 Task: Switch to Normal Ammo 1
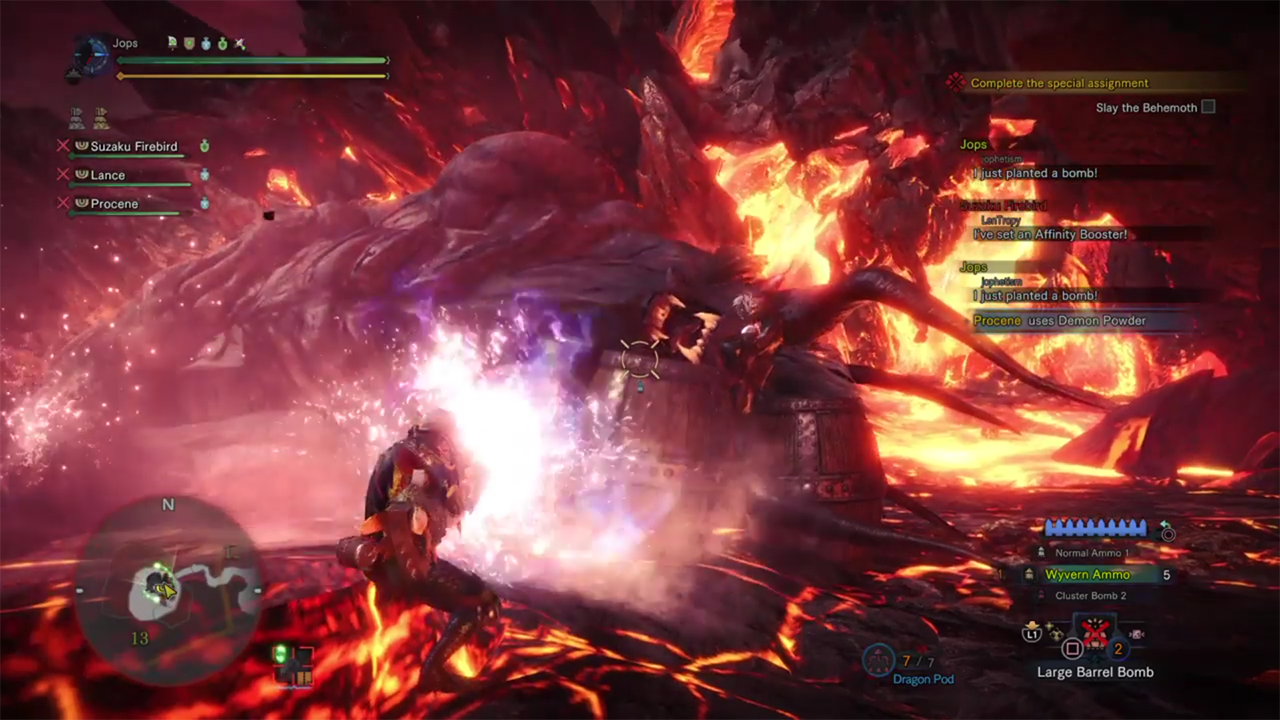coord(1091,553)
